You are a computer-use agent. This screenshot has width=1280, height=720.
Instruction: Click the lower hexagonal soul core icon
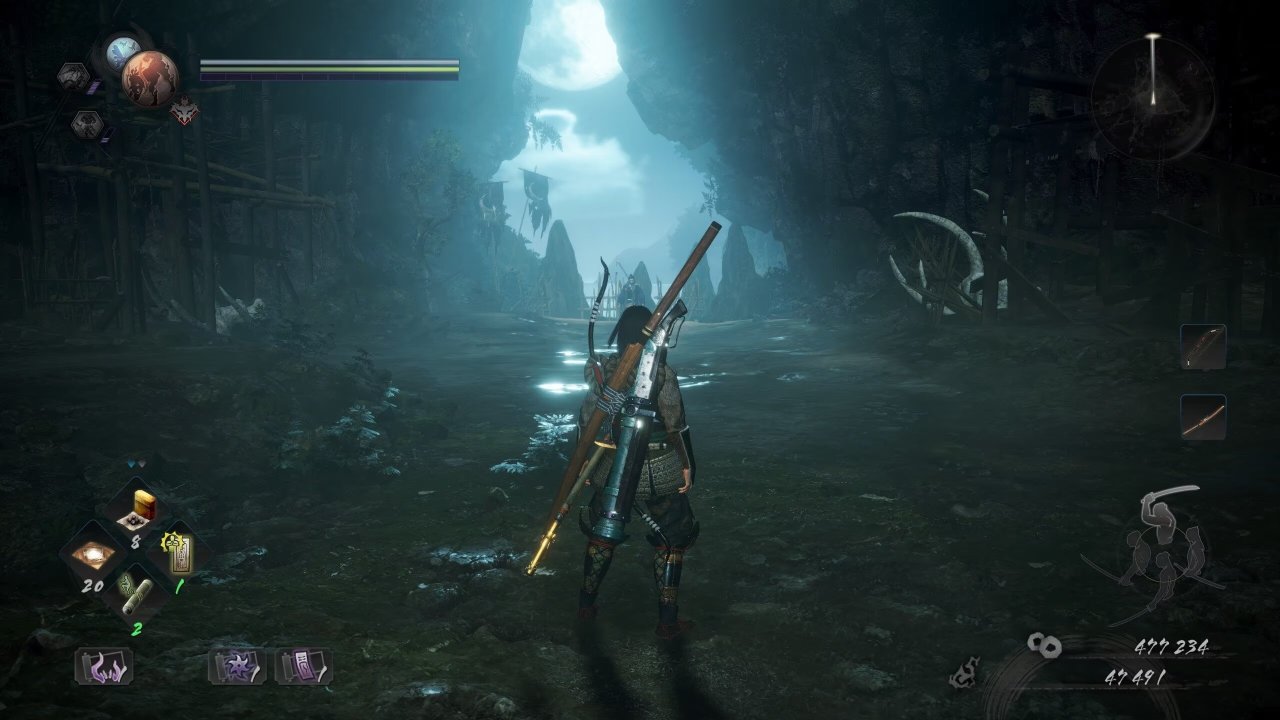(x=86, y=124)
